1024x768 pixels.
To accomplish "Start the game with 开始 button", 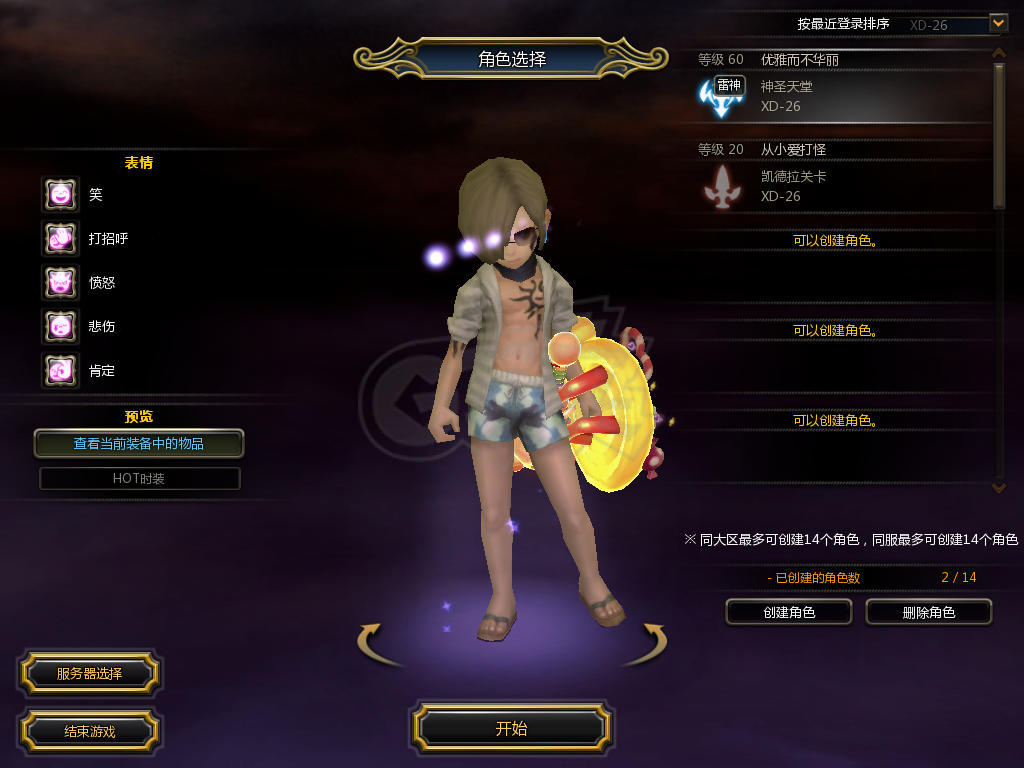I will click(x=511, y=728).
